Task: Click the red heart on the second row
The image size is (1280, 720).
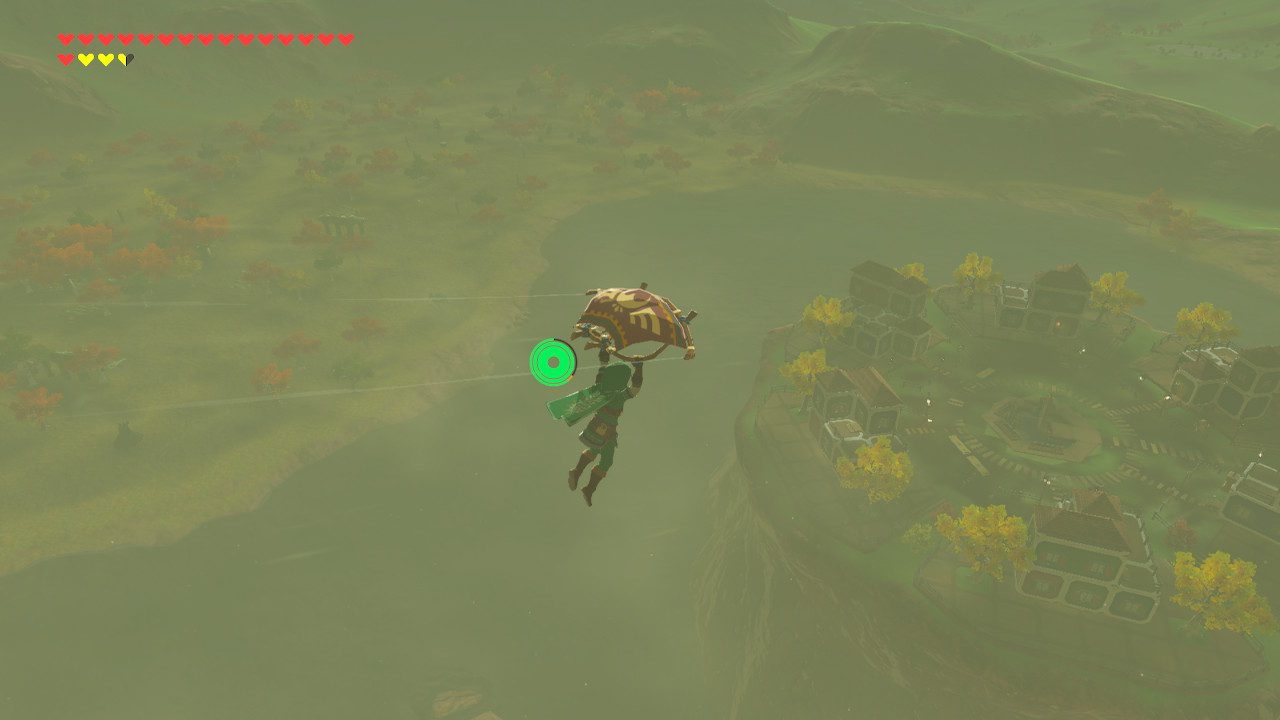Action: [x=66, y=59]
